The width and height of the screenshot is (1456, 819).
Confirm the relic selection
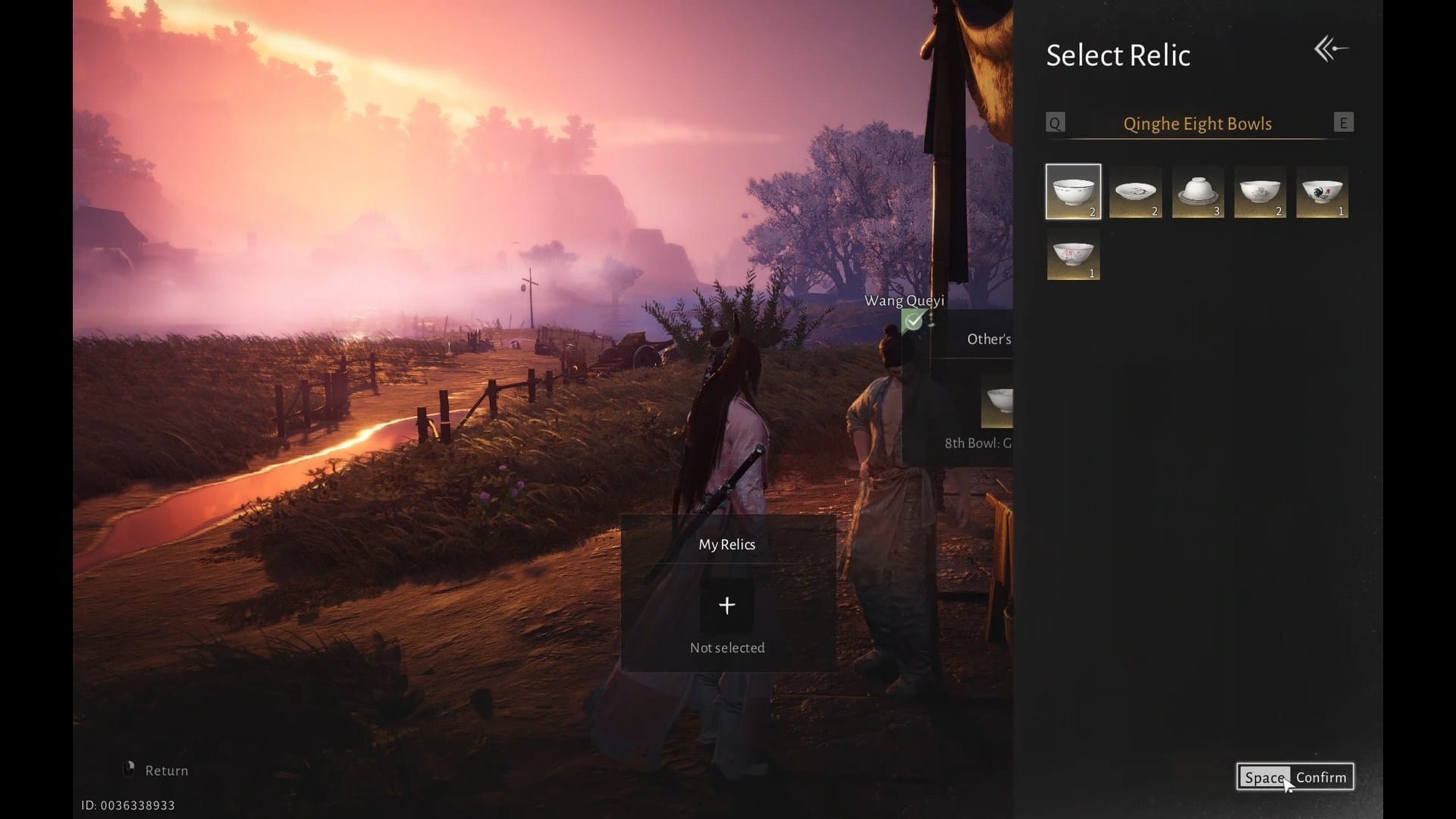pyautogui.click(x=1294, y=777)
